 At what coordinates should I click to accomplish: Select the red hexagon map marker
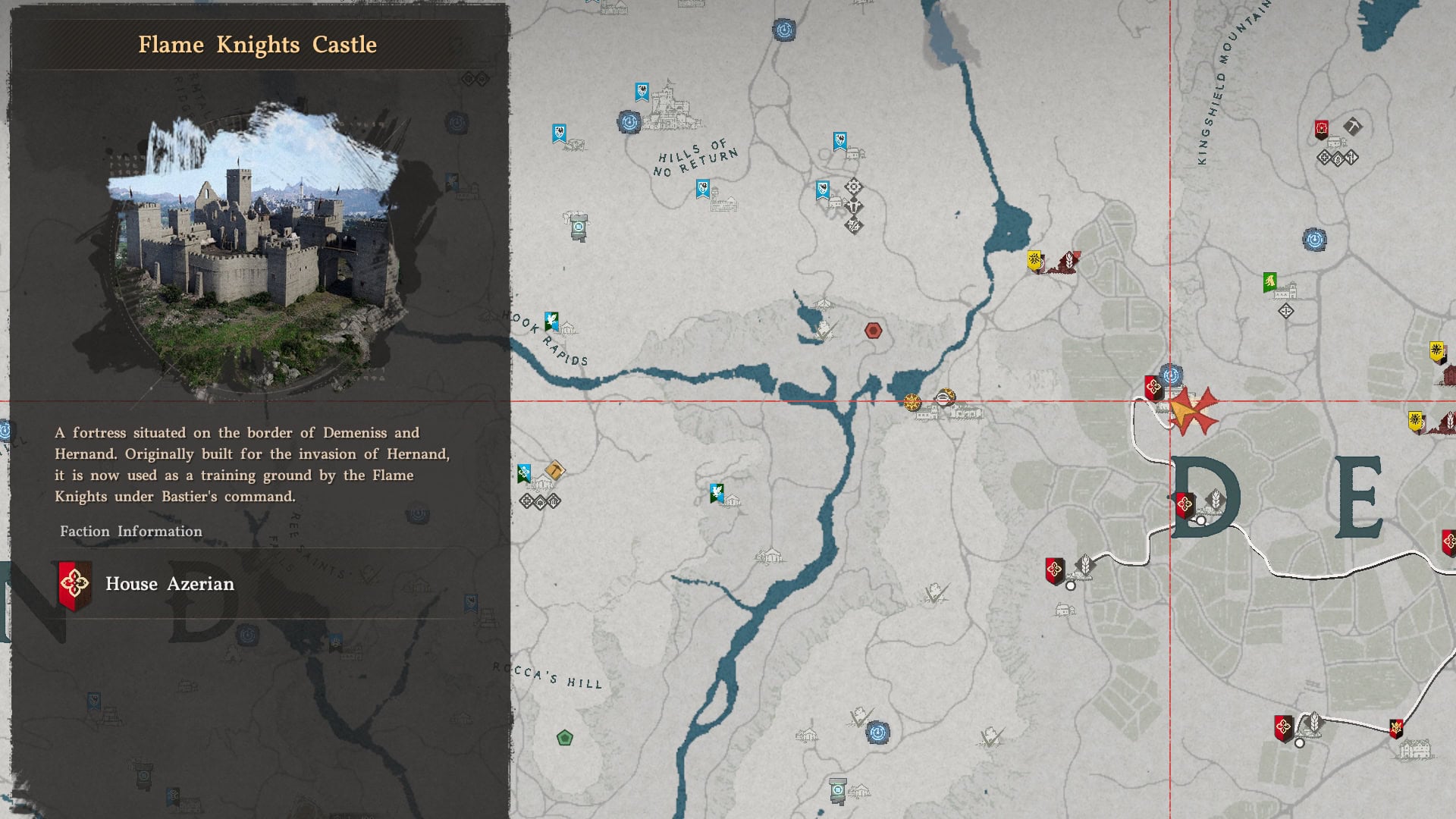click(874, 331)
